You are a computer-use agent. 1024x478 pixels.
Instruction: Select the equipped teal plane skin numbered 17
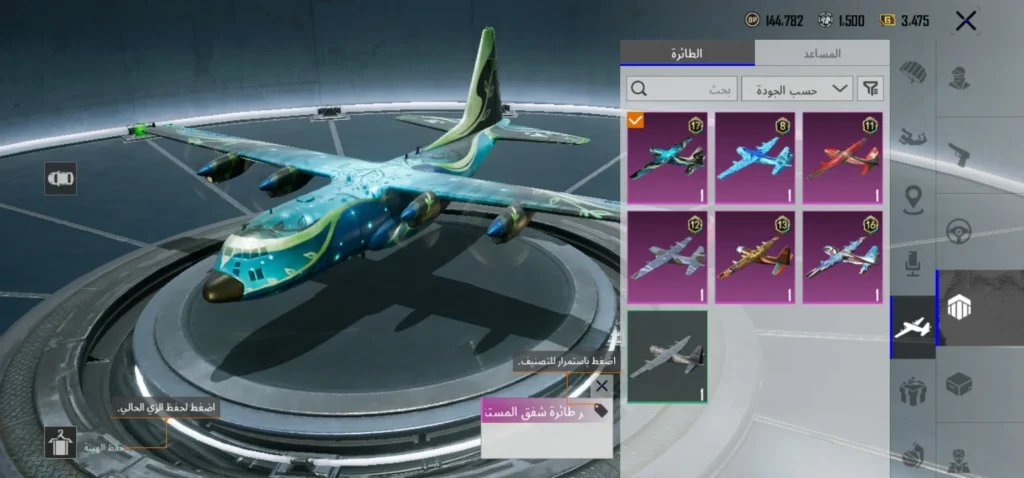pos(667,158)
